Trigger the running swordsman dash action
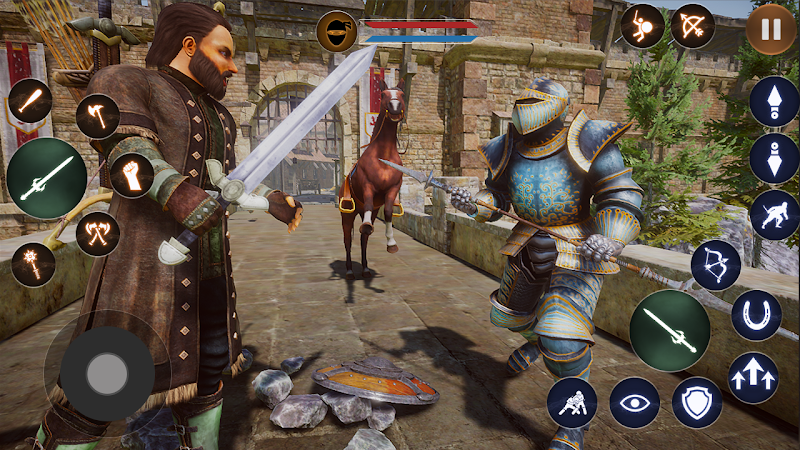800x450 pixels. coord(774,215)
